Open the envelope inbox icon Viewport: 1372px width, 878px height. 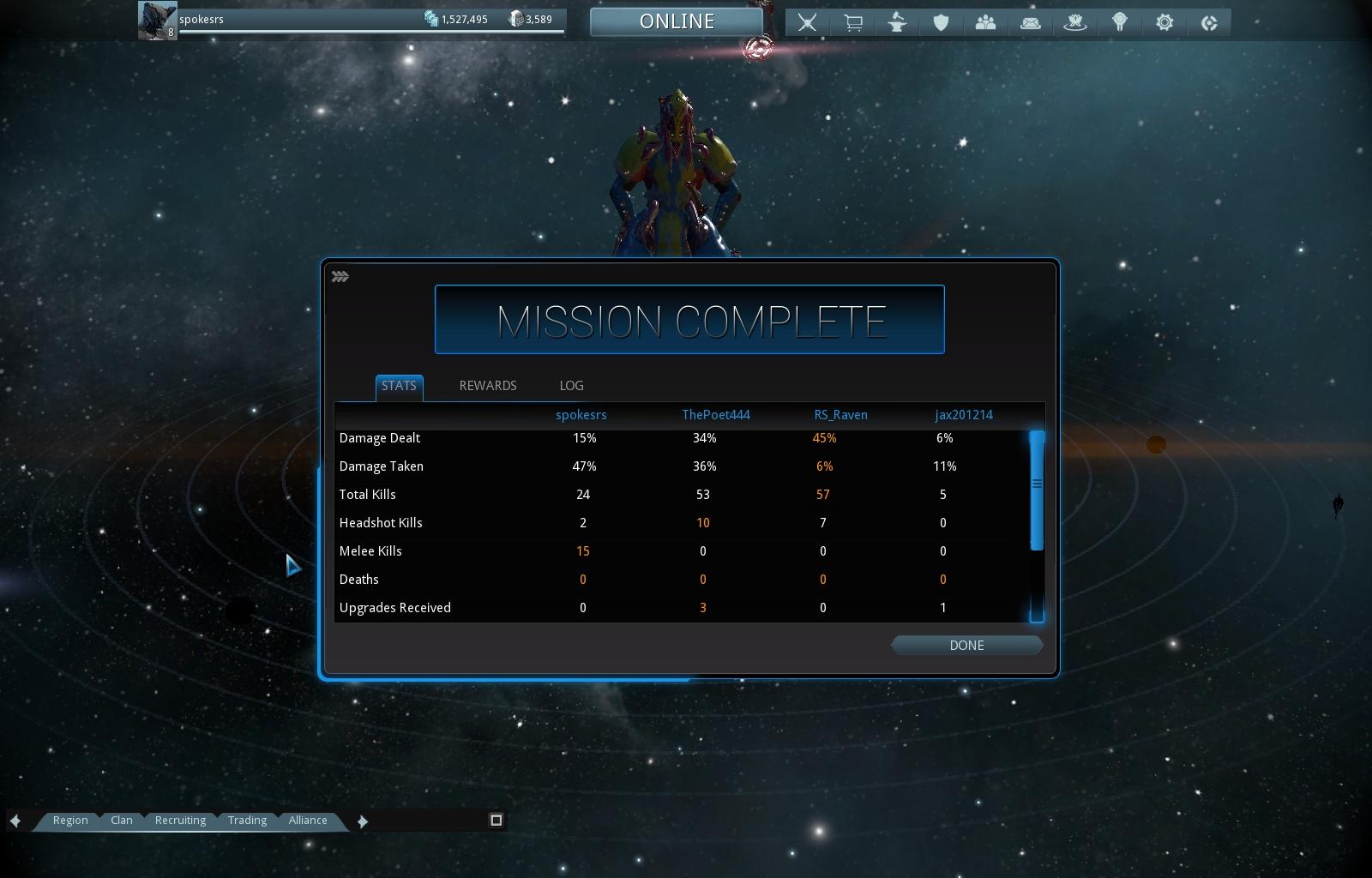[1031, 23]
